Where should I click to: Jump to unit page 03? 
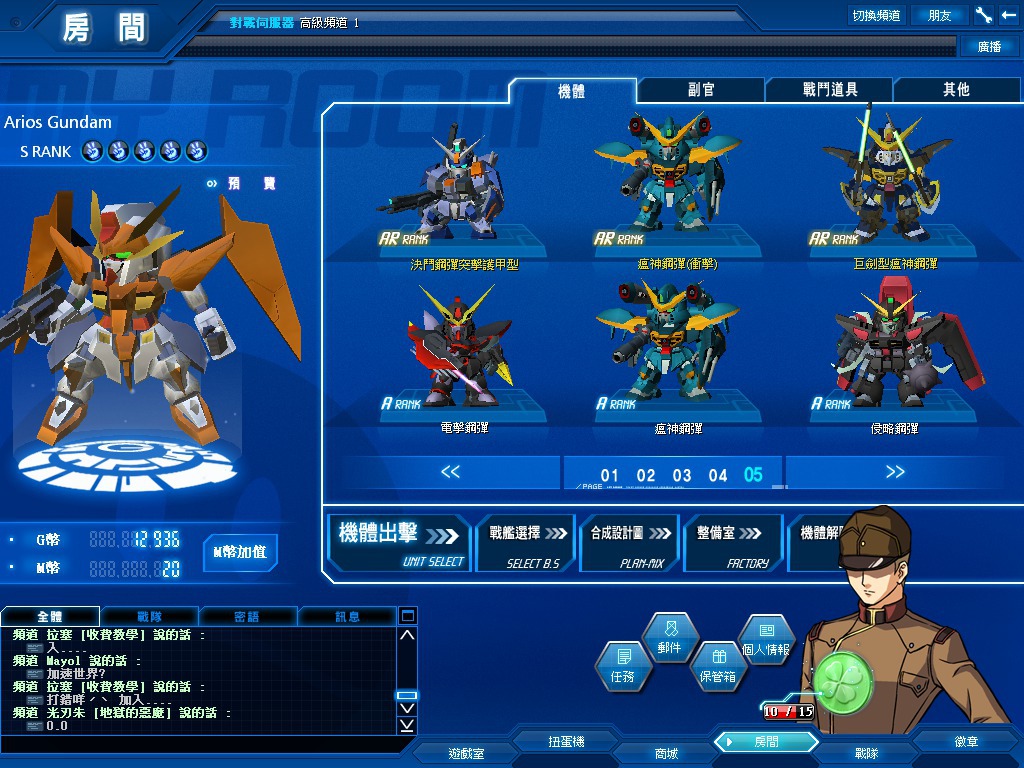pos(682,476)
